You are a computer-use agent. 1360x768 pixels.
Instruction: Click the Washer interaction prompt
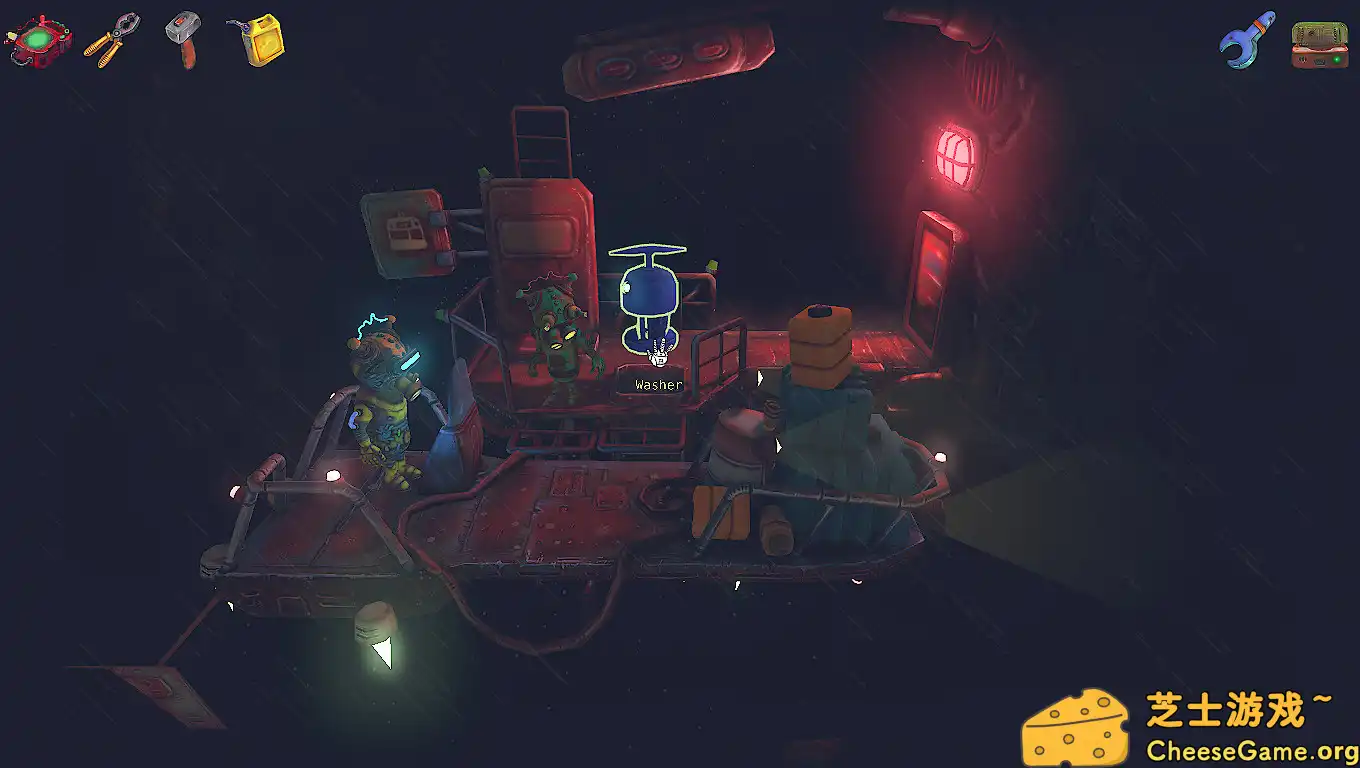click(656, 384)
